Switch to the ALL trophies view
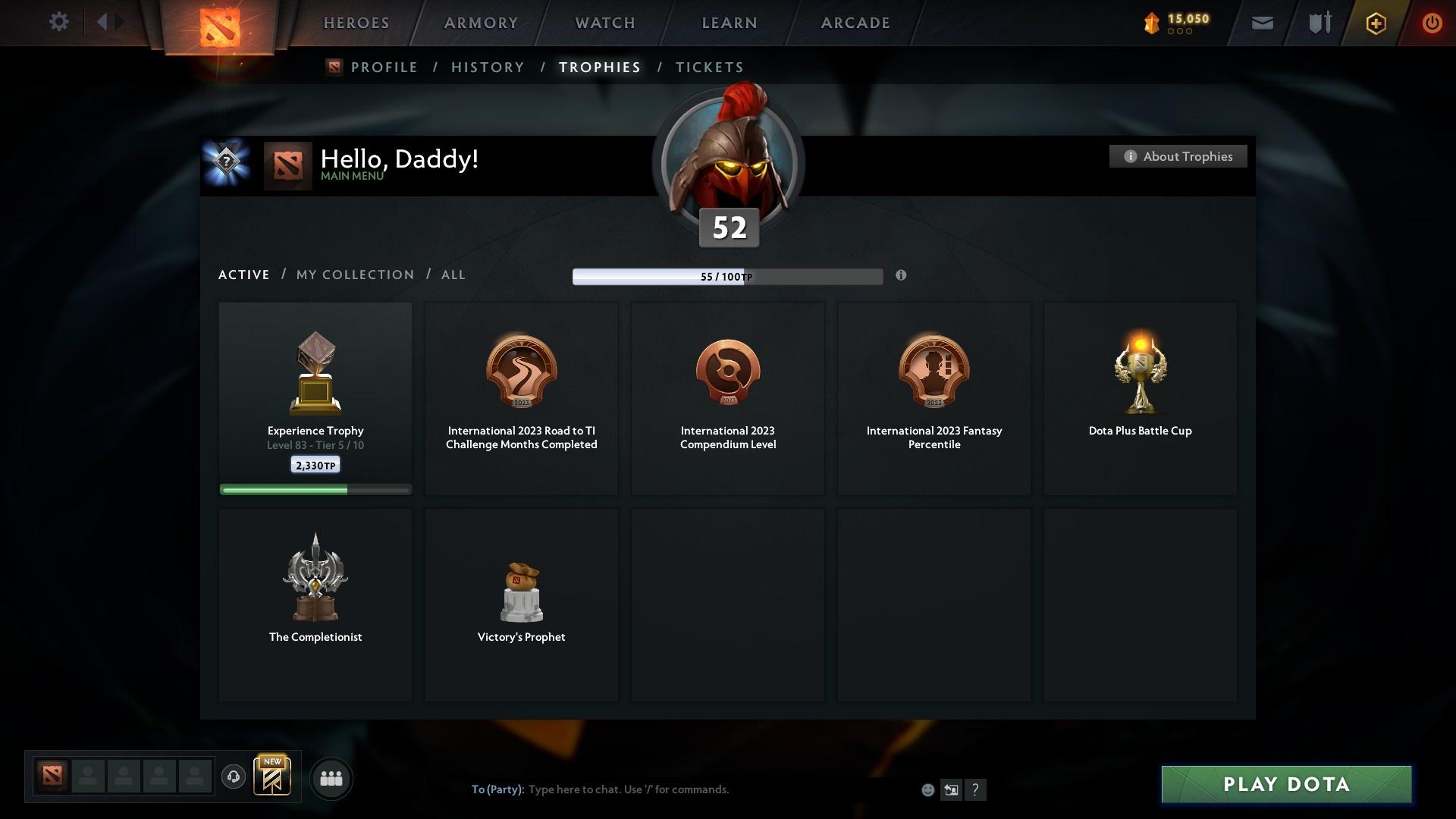This screenshot has width=1456, height=819. pyautogui.click(x=453, y=275)
